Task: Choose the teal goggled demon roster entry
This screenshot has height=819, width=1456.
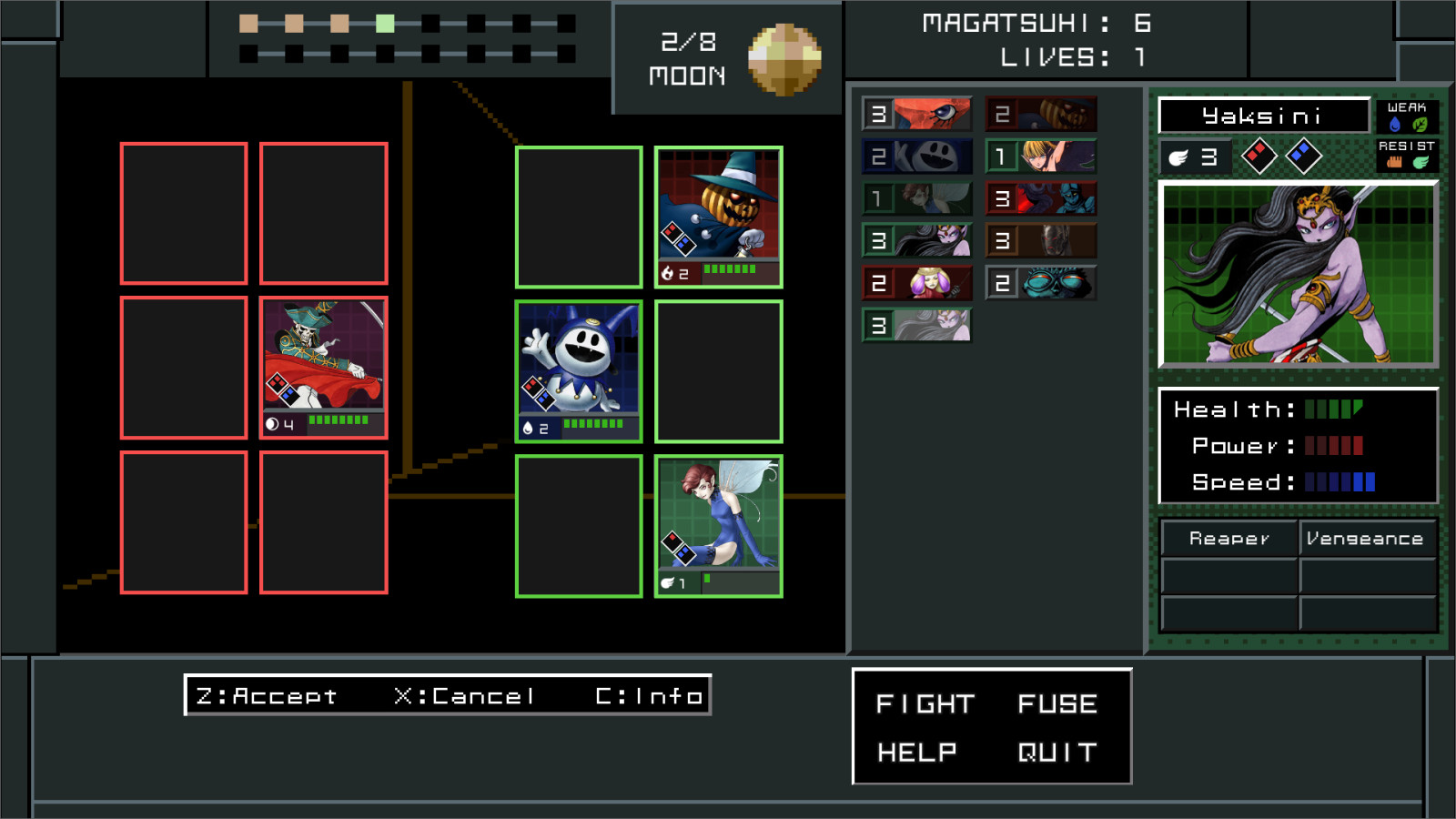Action: click(x=1041, y=283)
